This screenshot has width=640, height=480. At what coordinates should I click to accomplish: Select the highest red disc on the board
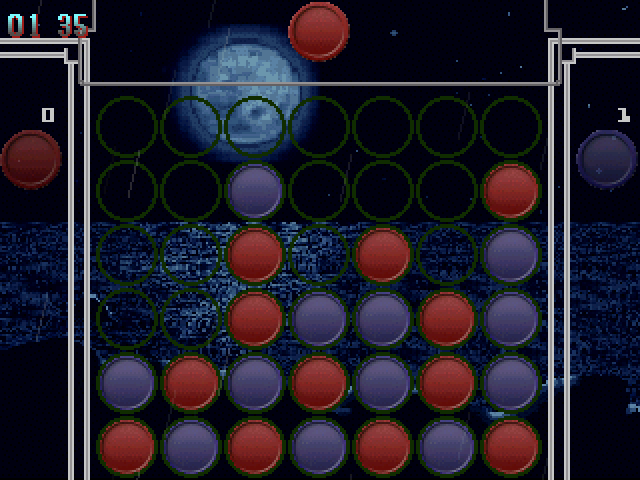(x=511, y=191)
